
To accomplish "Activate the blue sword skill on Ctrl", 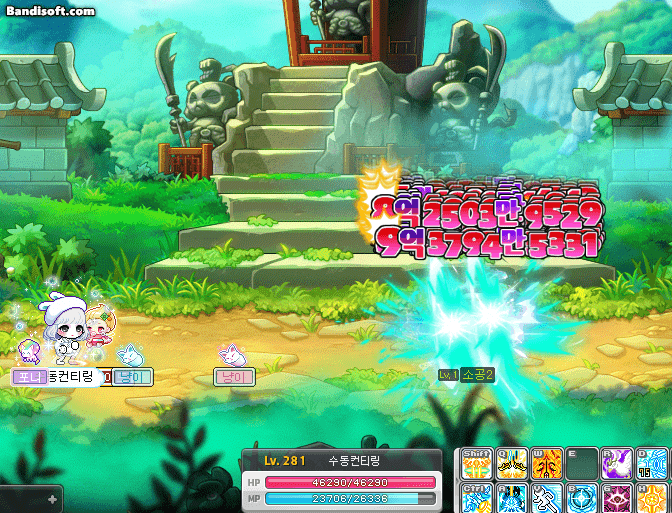I will [478, 497].
